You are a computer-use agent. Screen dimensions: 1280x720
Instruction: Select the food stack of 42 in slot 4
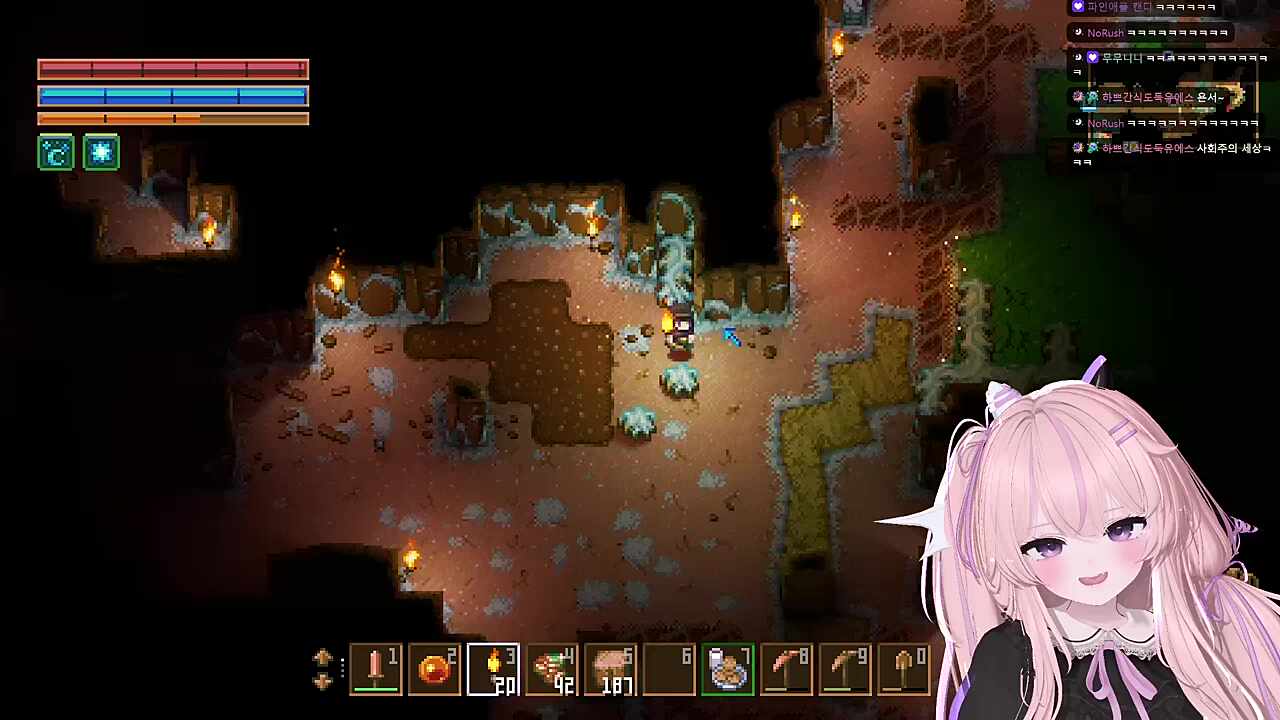[552, 669]
